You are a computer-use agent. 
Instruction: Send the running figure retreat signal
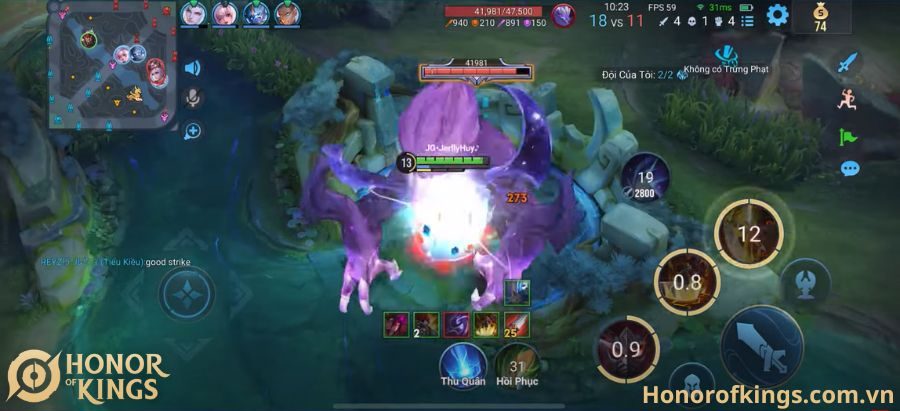click(848, 98)
